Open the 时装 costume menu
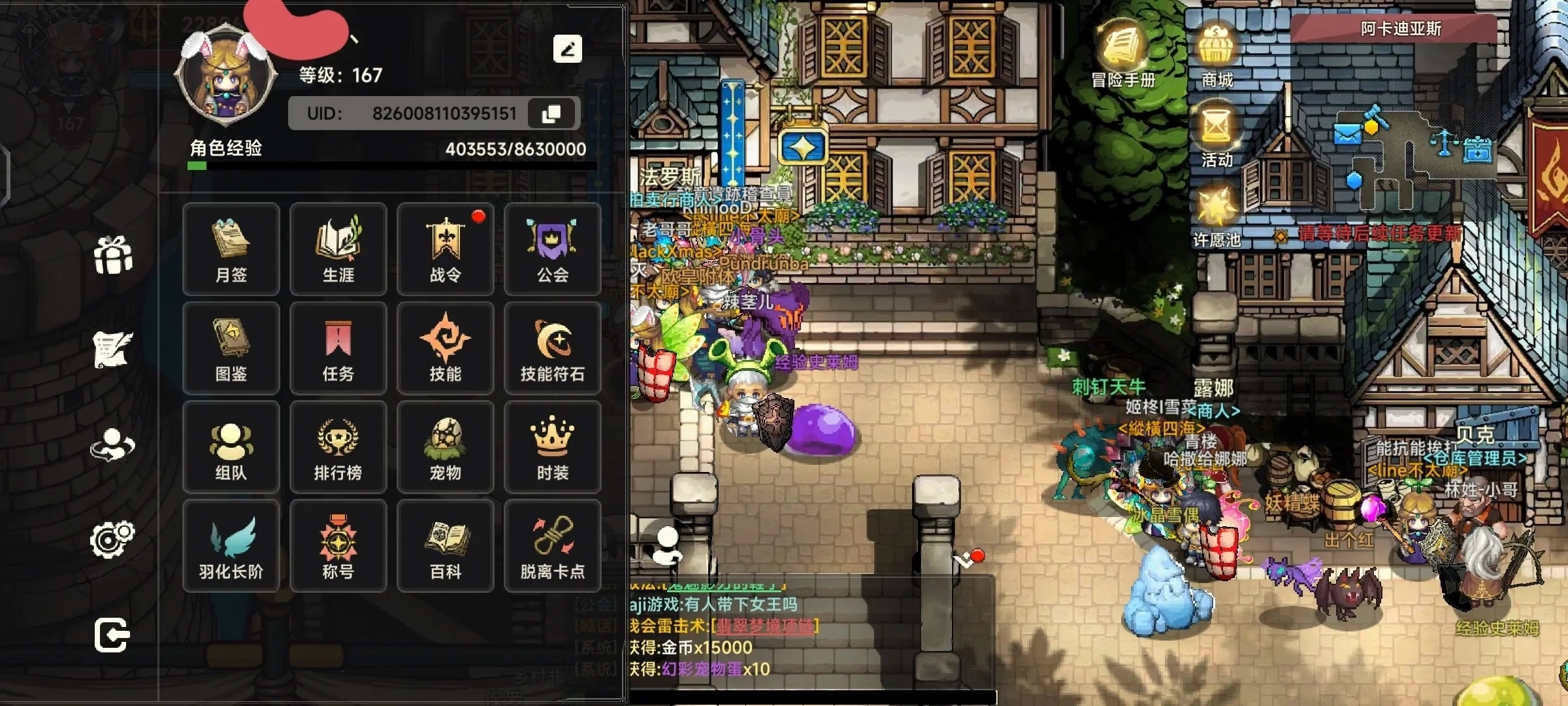This screenshot has width=1568, height=706. click(x=553, y=448)
